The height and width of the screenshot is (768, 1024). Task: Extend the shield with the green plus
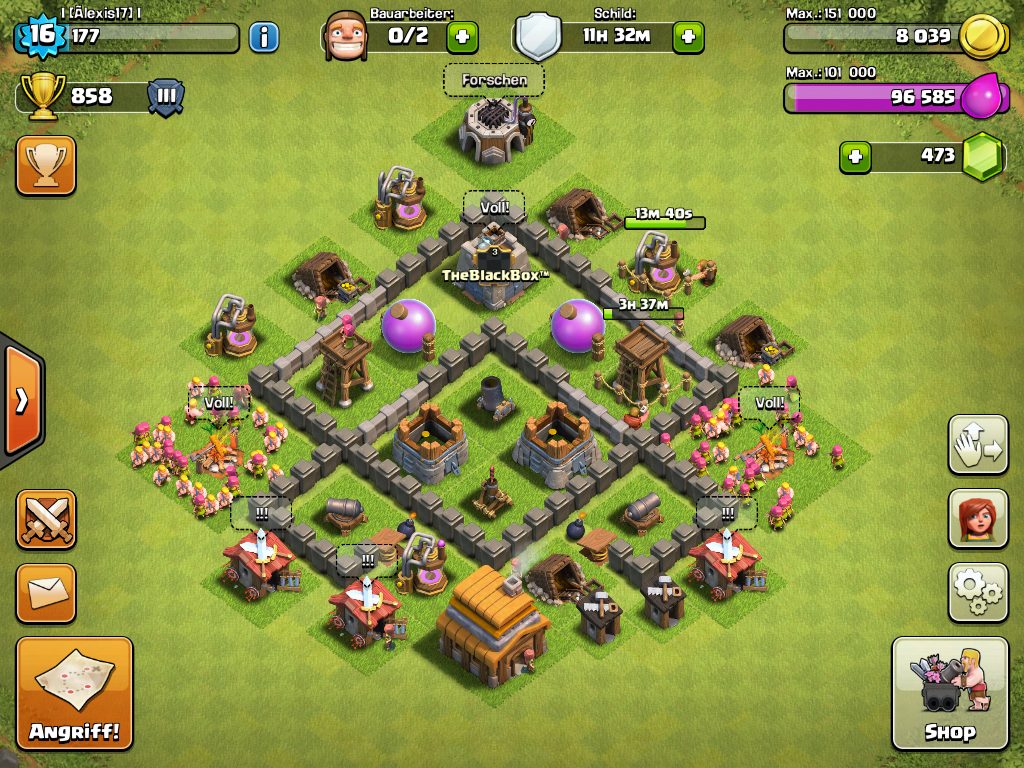coord(688,38)
